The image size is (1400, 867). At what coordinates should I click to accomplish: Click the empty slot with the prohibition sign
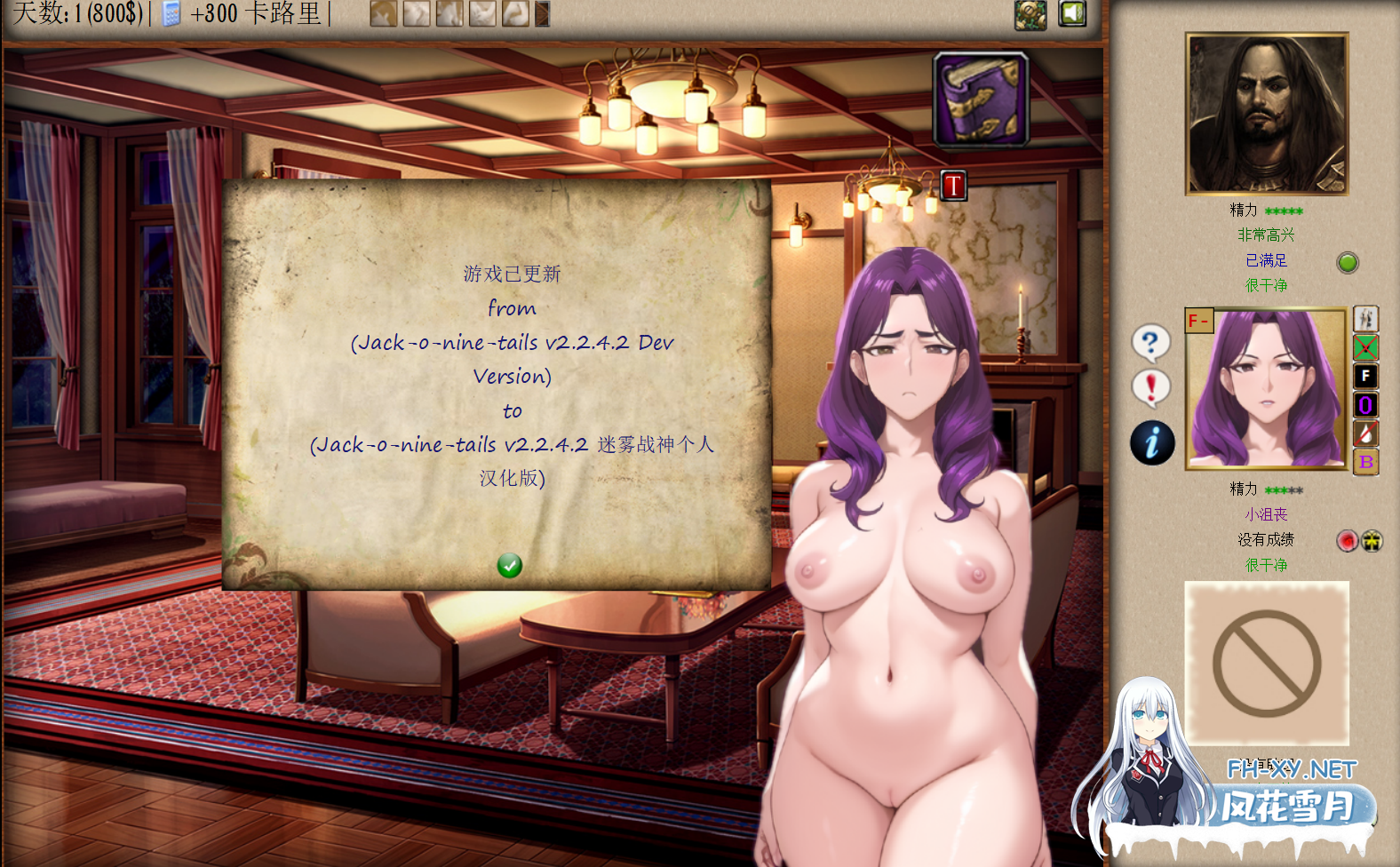[x=1267, y=664]
